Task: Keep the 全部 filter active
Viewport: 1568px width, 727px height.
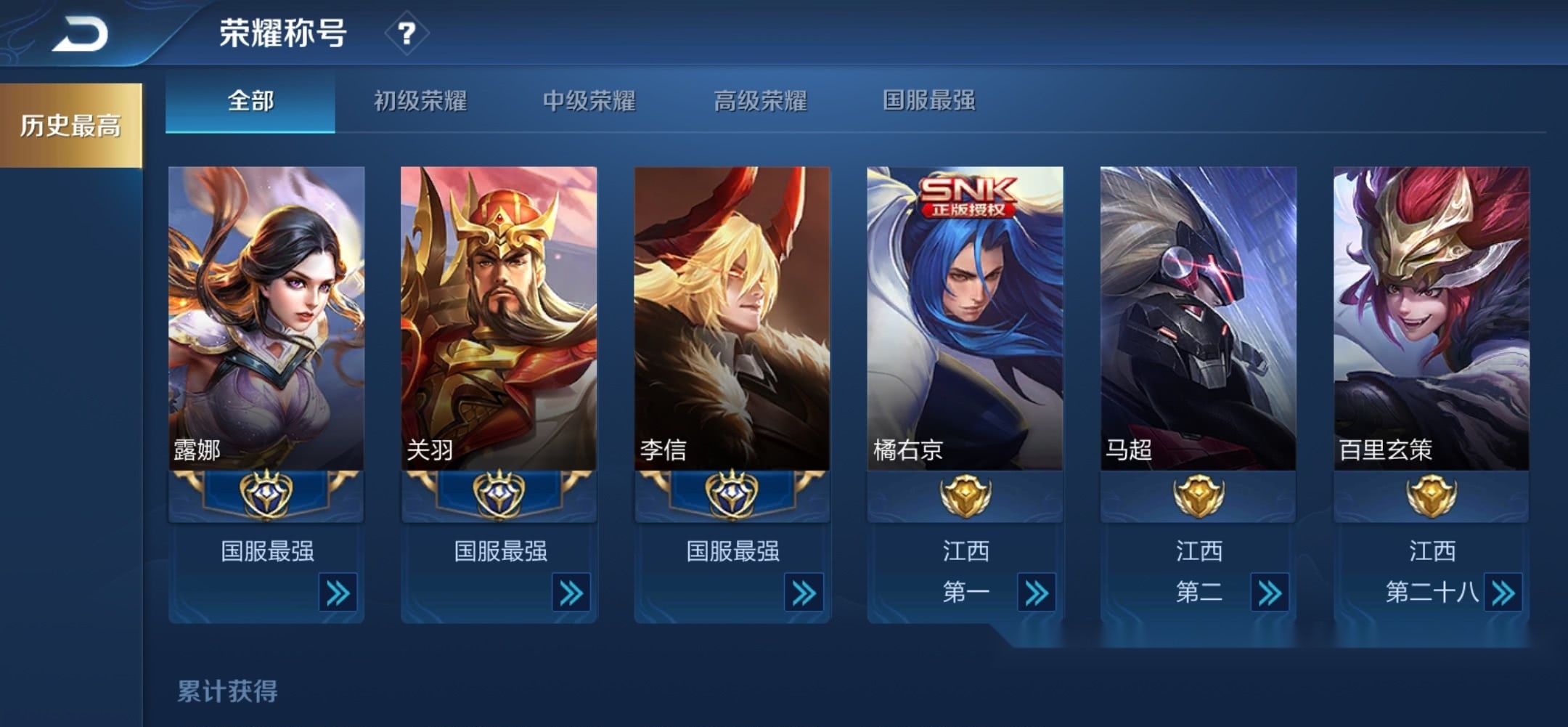Action: [250, 103]
